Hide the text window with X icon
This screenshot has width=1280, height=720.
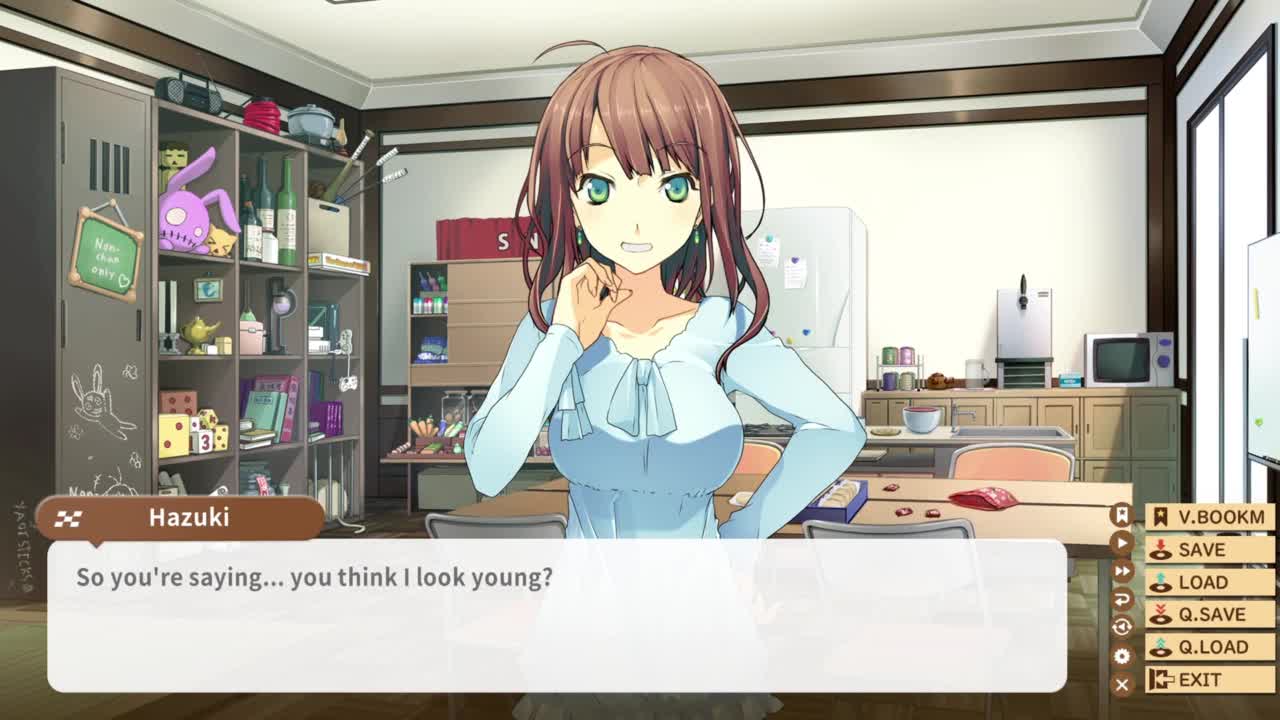(1122, 685)
